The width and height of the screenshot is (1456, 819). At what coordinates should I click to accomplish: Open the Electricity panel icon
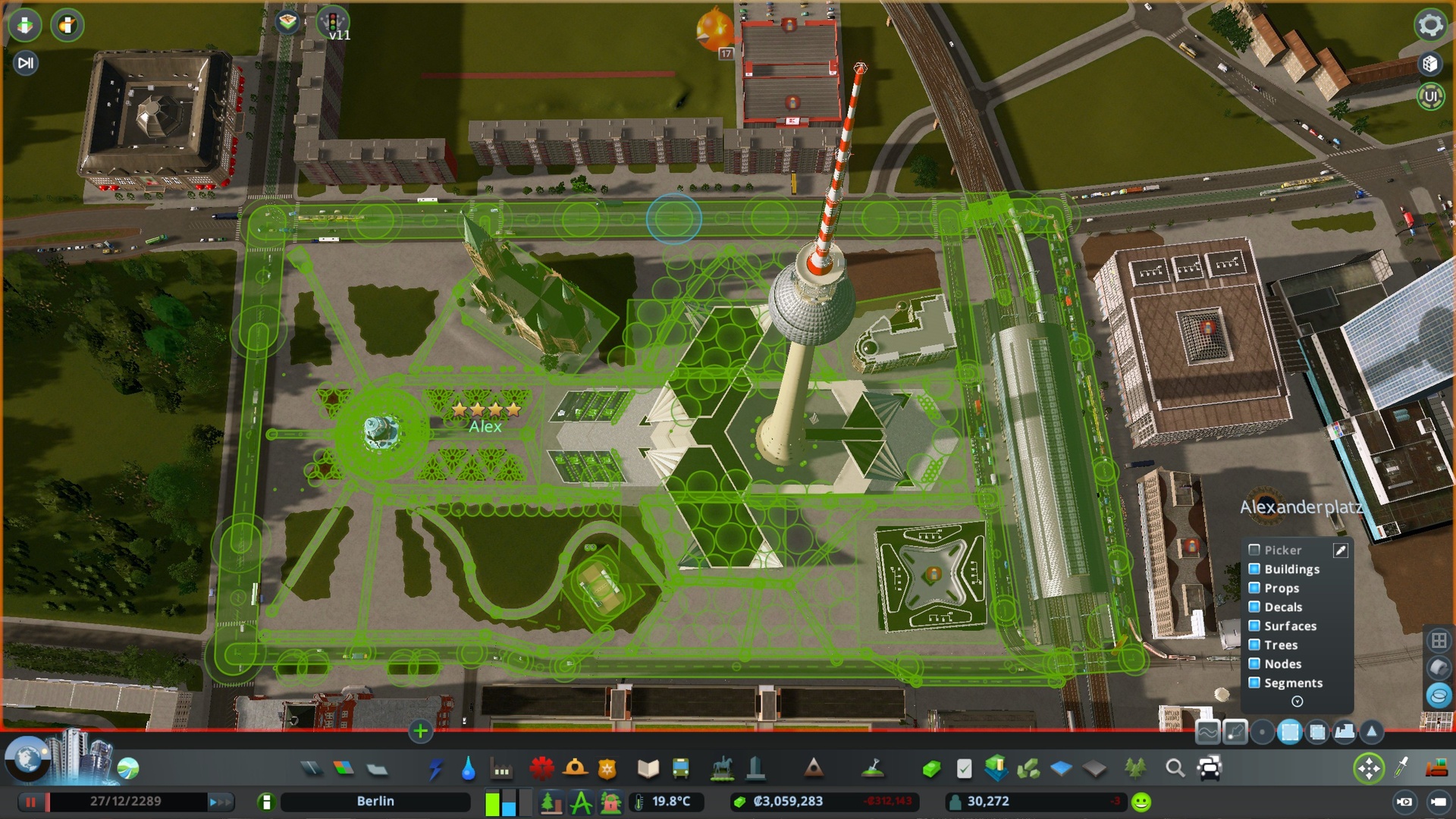(437, 767)
